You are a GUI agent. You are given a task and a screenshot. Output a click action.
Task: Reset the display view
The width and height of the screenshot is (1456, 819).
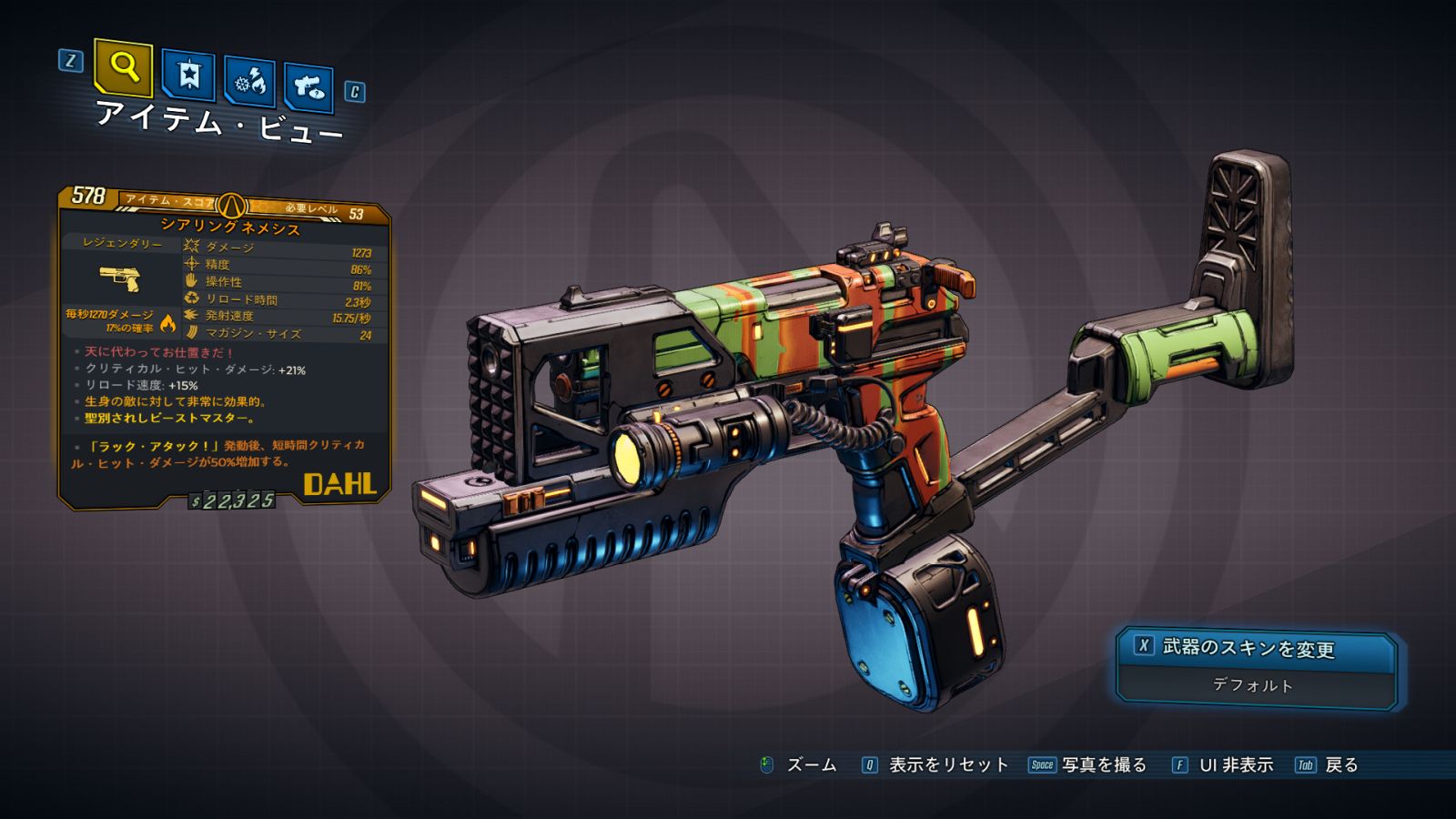[x=936, y=765]
